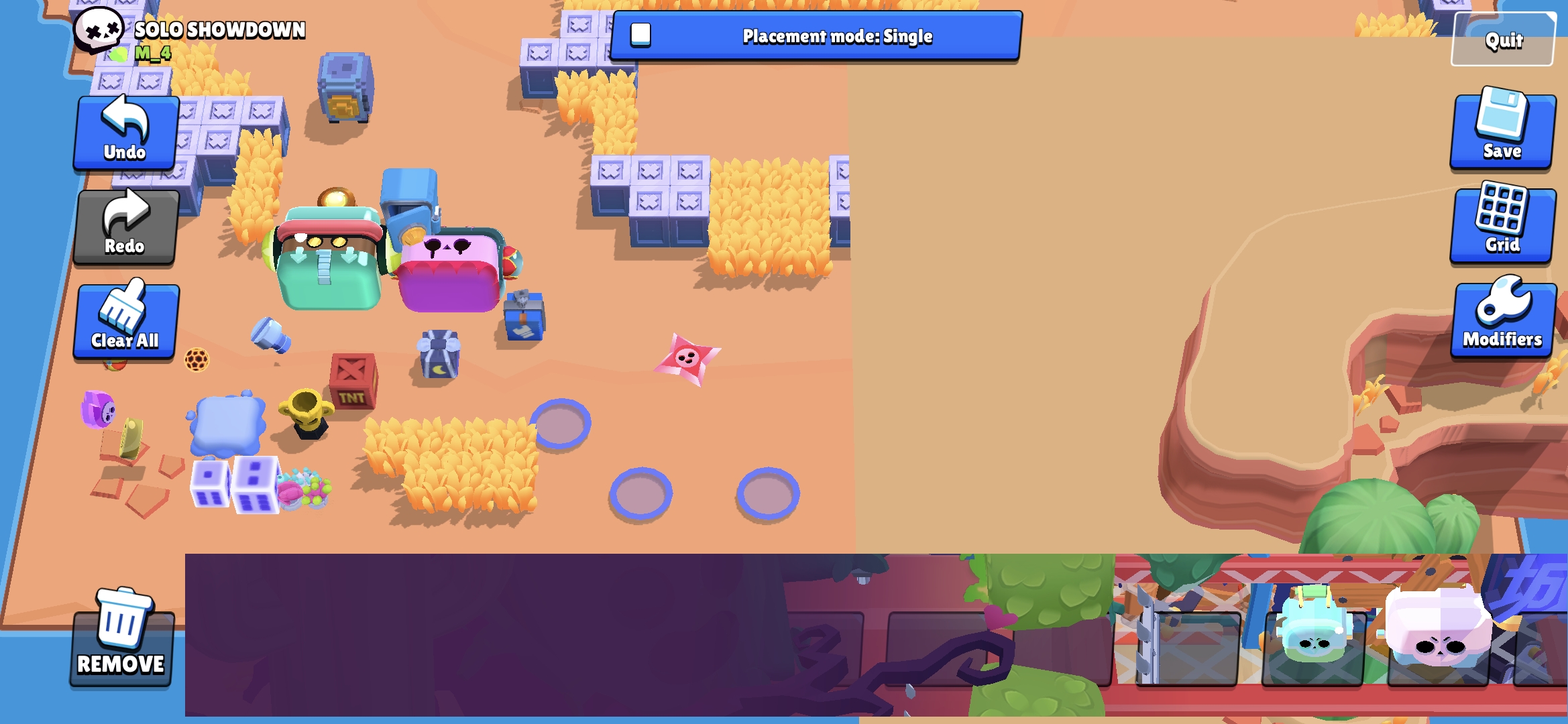Clear All placed map objects
Viewport: 1568px width, 724px height.
[x=125, y=322]
